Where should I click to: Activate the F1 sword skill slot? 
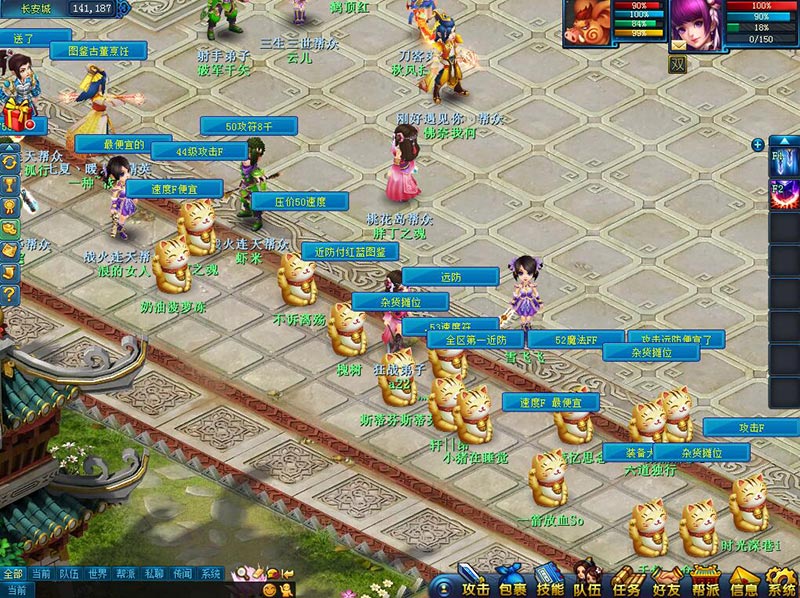pyautogui.click(x=783, y=159)
